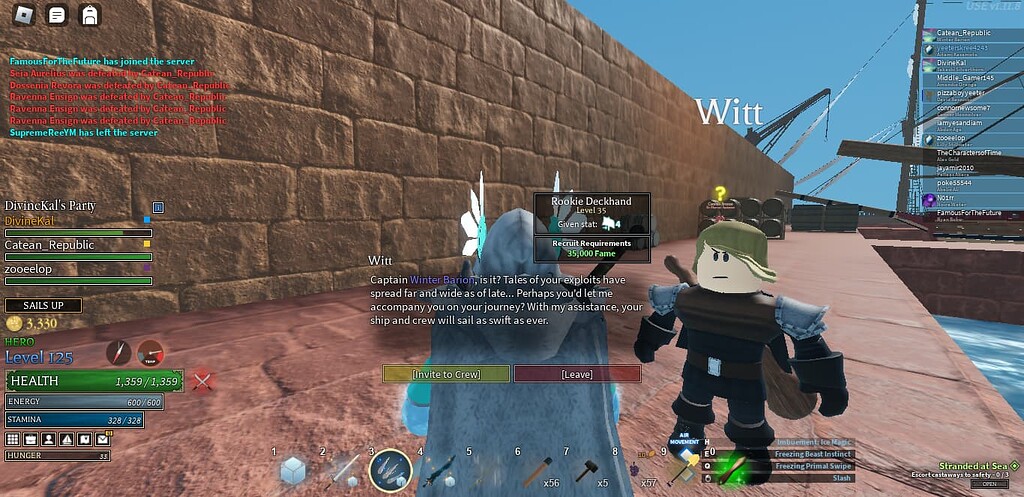Toggle the Sails Up button
Screen dimensions: 1024x497
point(43,305)
